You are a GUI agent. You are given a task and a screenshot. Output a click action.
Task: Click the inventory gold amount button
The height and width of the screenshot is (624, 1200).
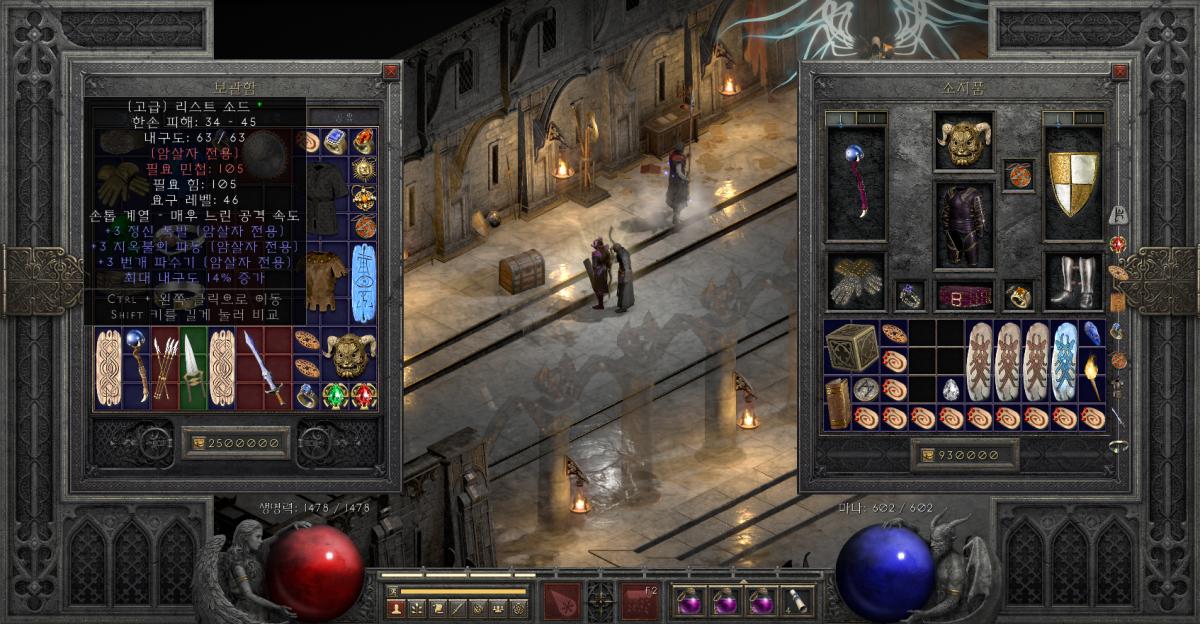964,455
